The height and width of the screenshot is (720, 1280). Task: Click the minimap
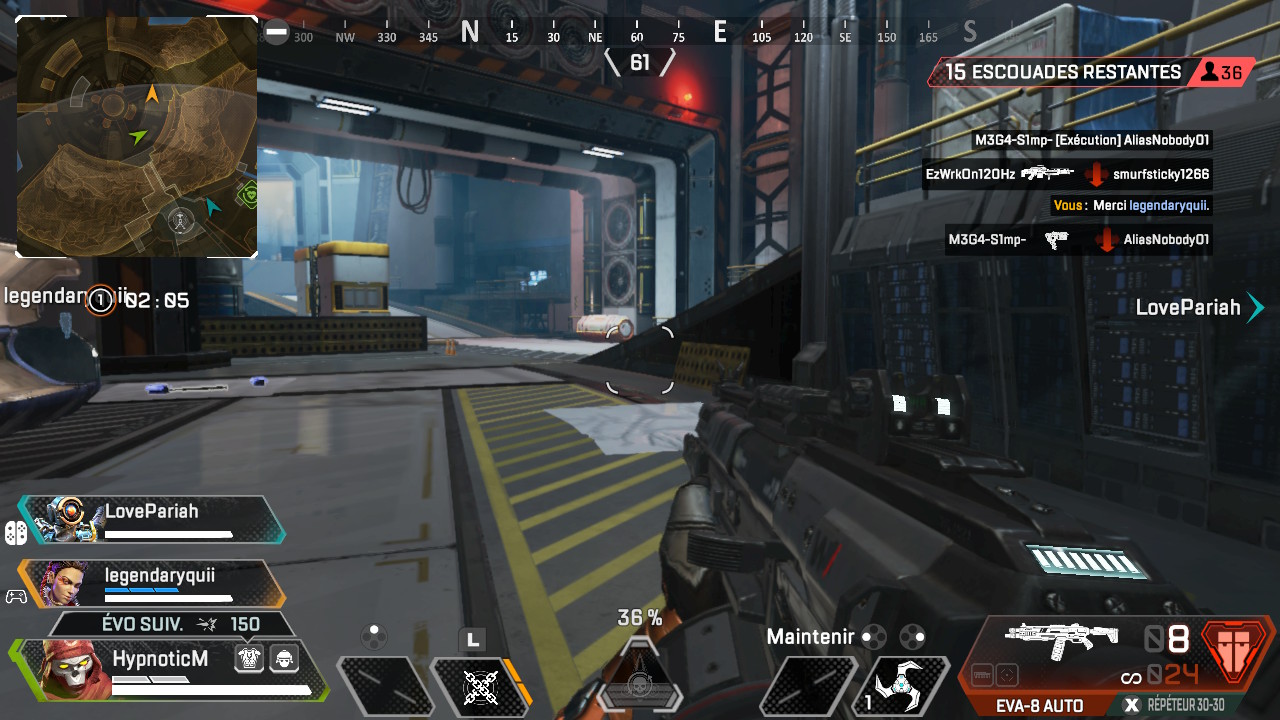(137, 137)
